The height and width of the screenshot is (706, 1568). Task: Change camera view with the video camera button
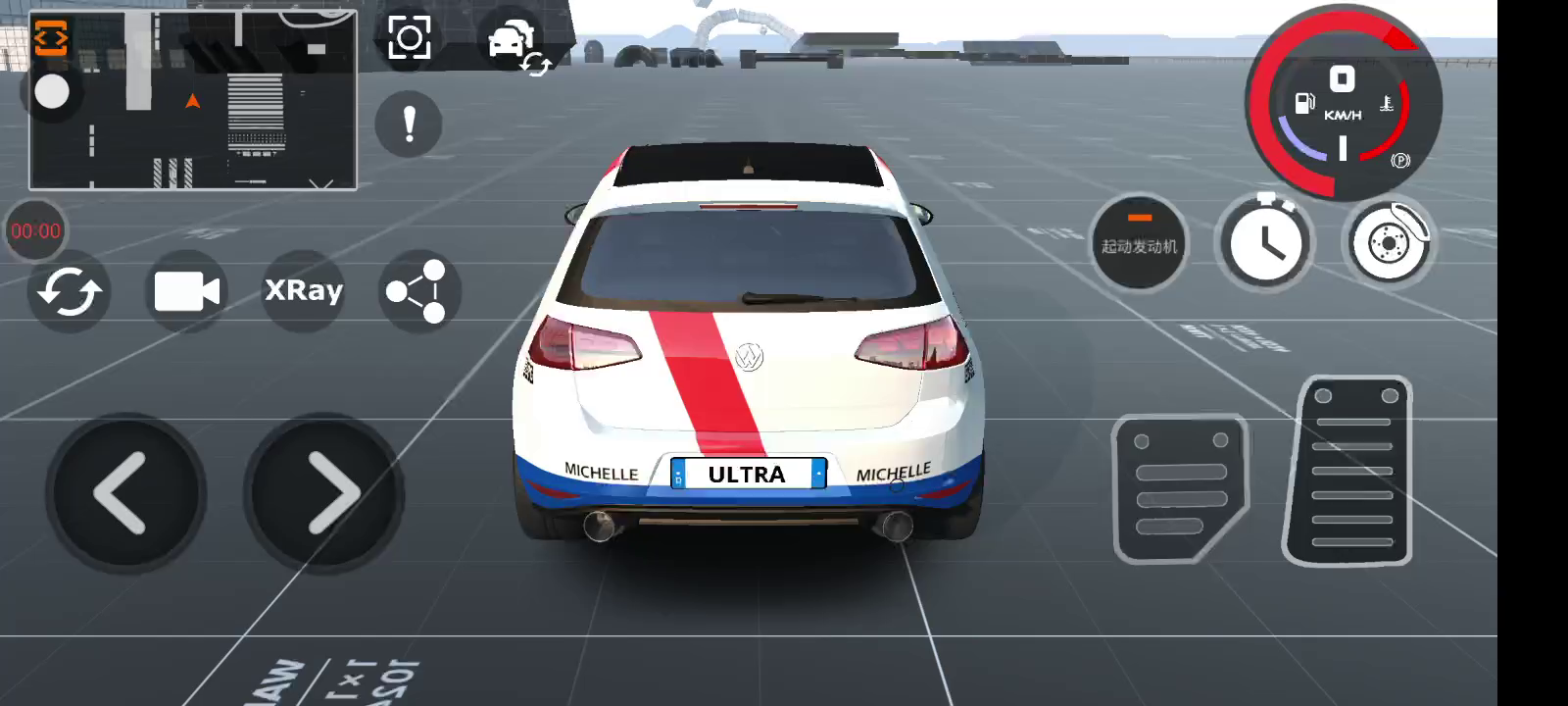[186, 291]
